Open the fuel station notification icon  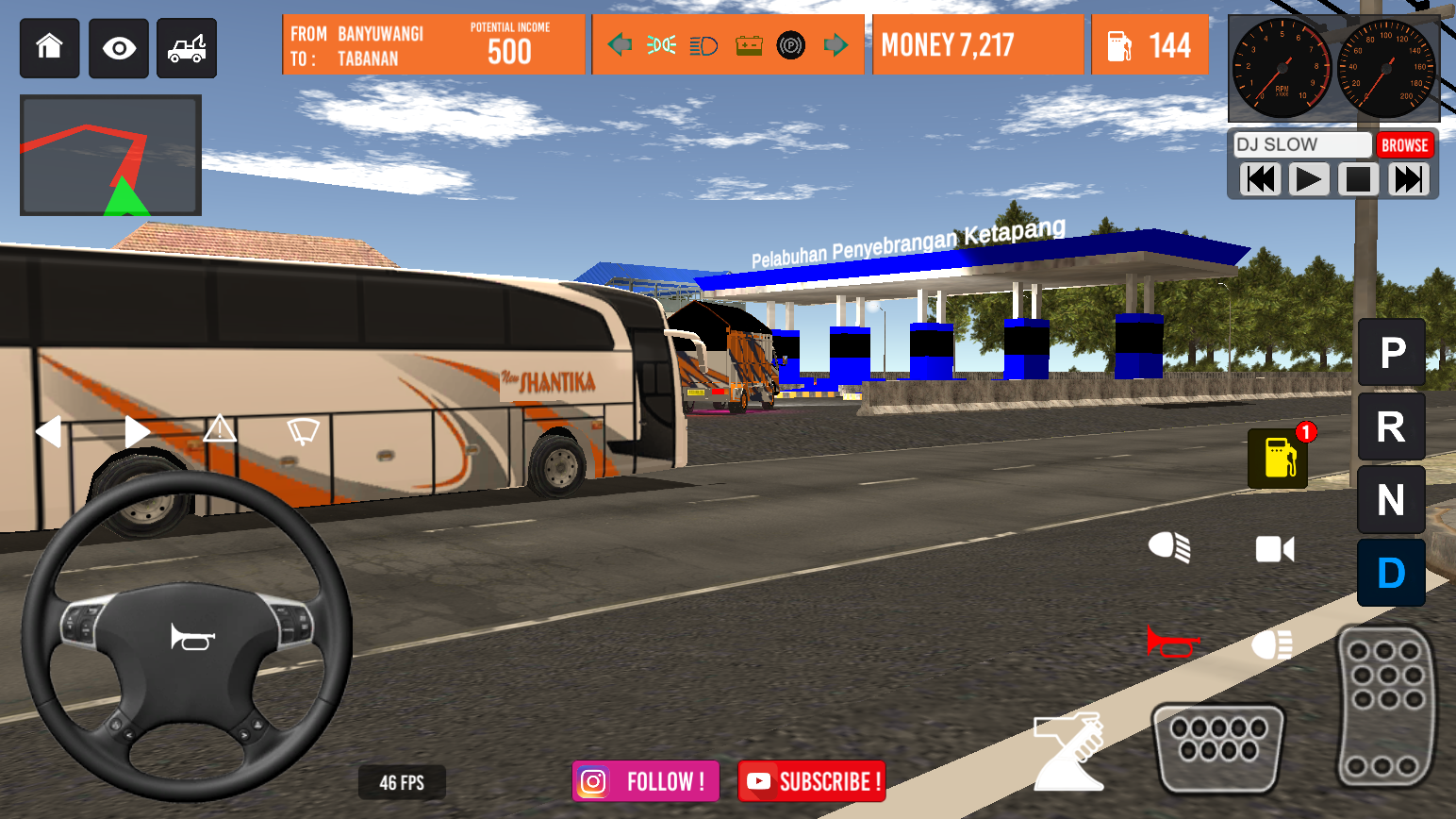1278,457
